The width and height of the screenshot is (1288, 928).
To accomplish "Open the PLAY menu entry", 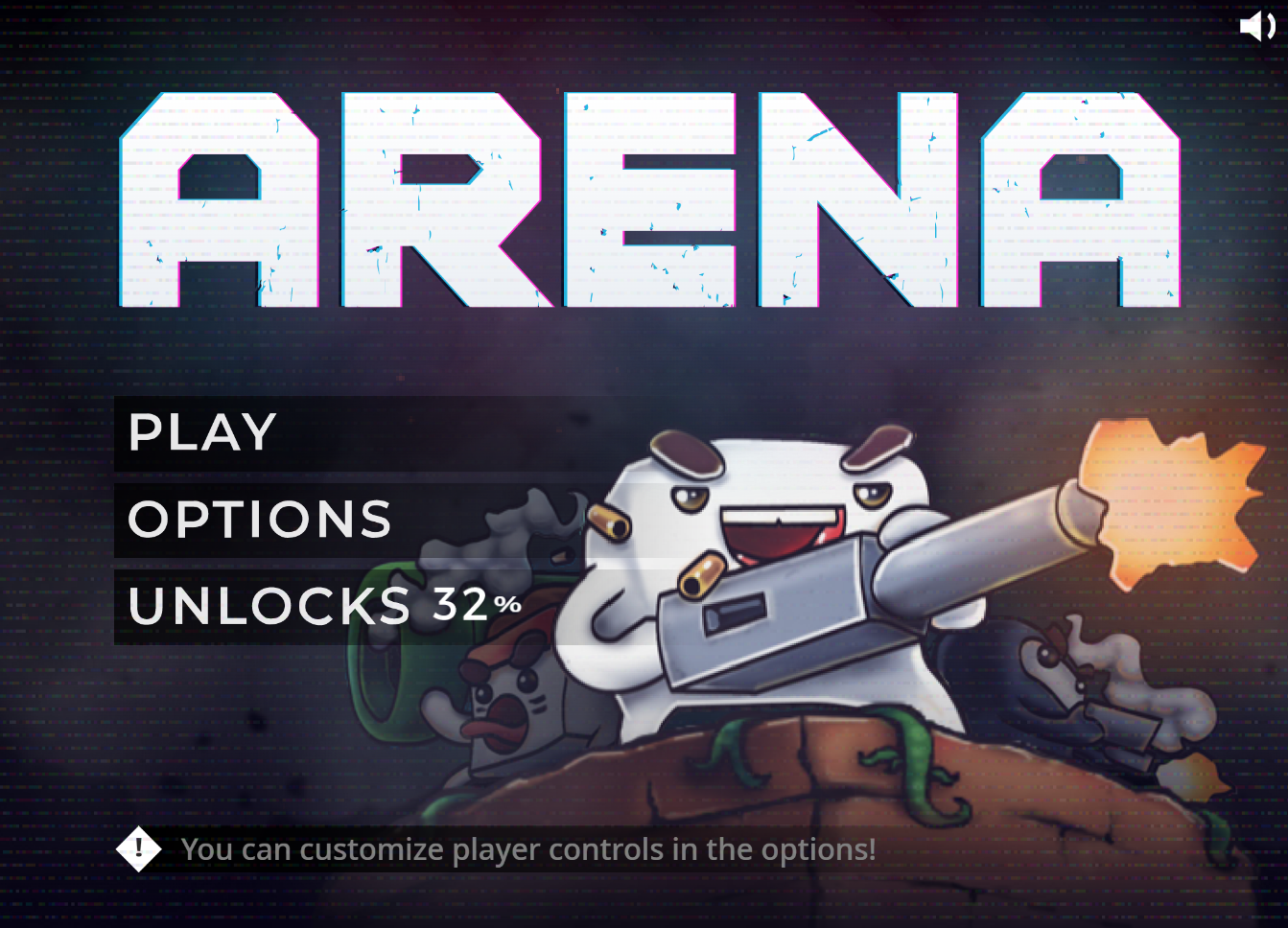I will click(201, 431).
